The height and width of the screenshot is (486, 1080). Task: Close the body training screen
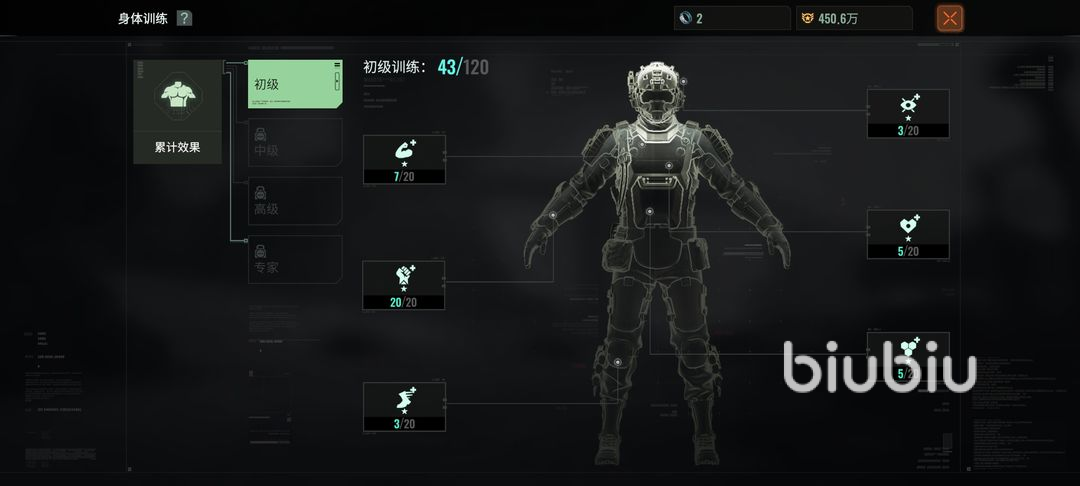pyautogui.click(x=950, y=18)
